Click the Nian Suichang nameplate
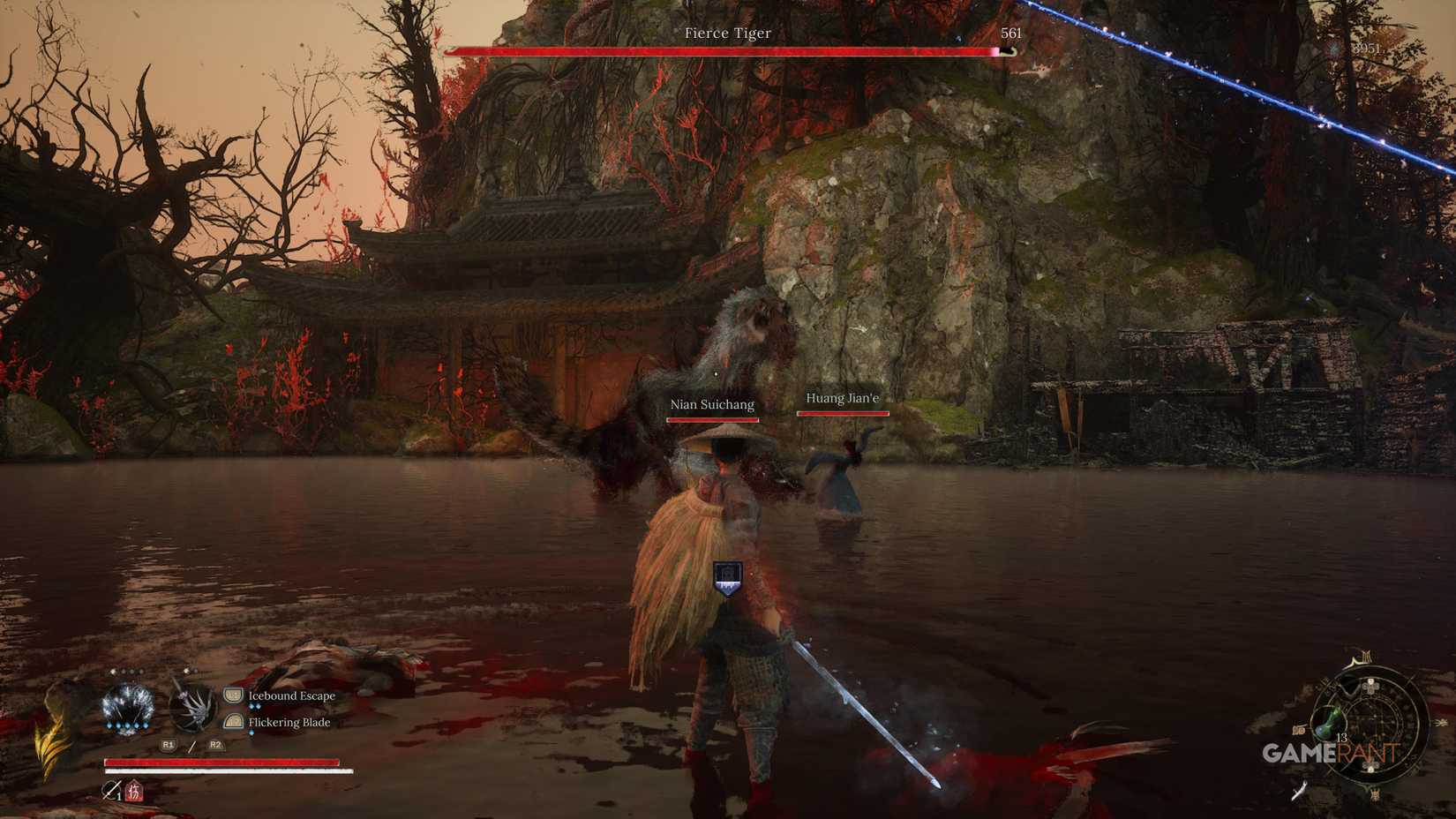Screen dimensions: 1456x819 click(713, 403)
